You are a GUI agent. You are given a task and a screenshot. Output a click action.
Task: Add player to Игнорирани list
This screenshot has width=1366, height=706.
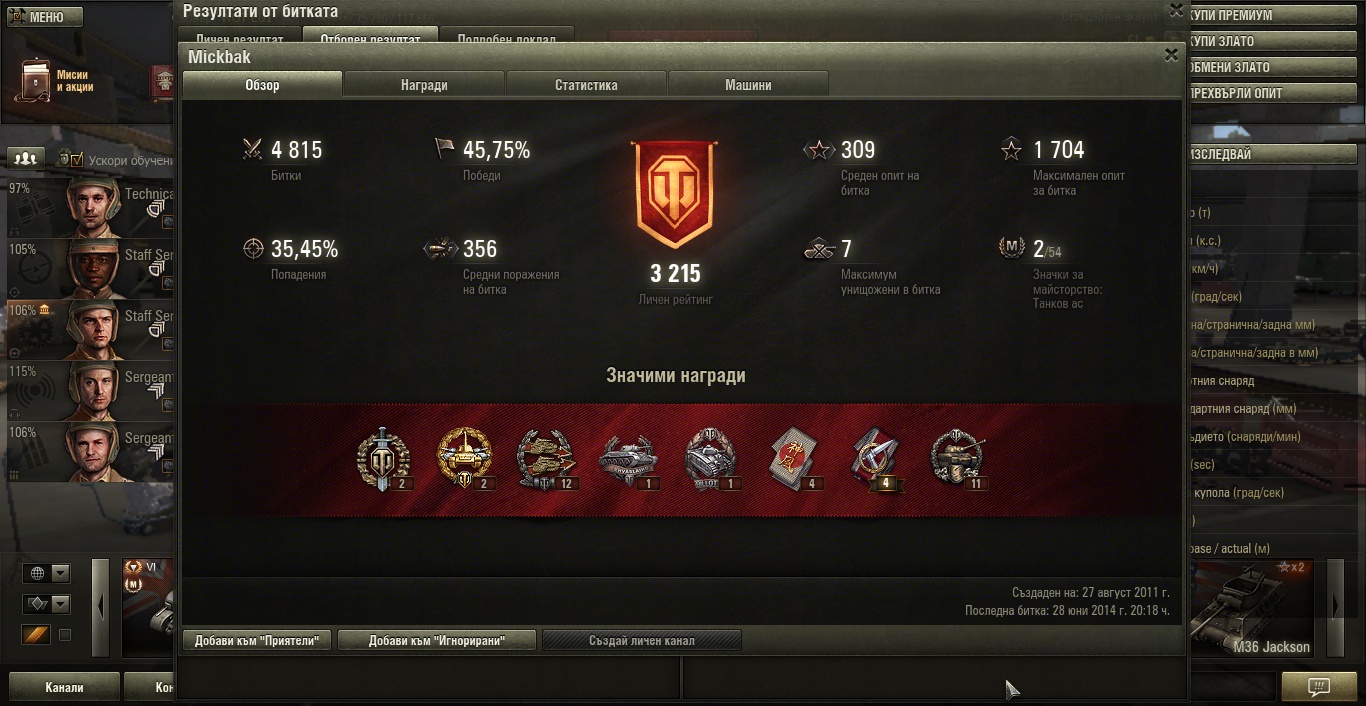[436, 640]
